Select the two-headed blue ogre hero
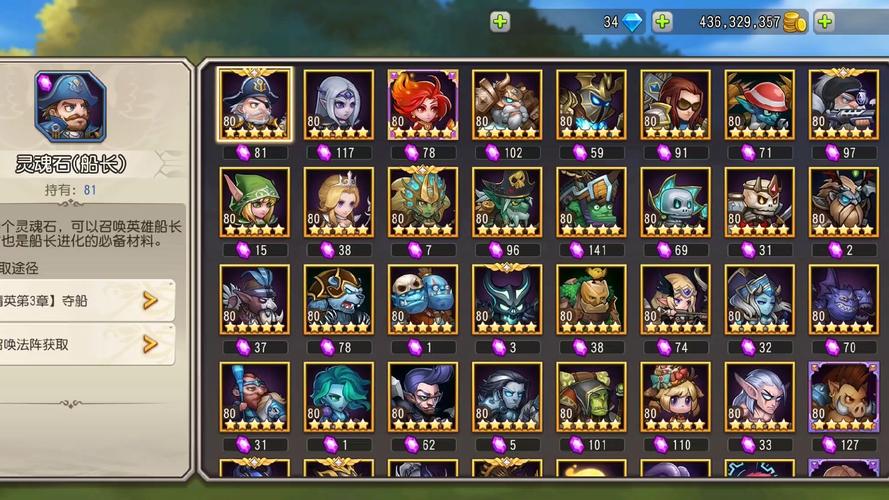 [422, 299]
